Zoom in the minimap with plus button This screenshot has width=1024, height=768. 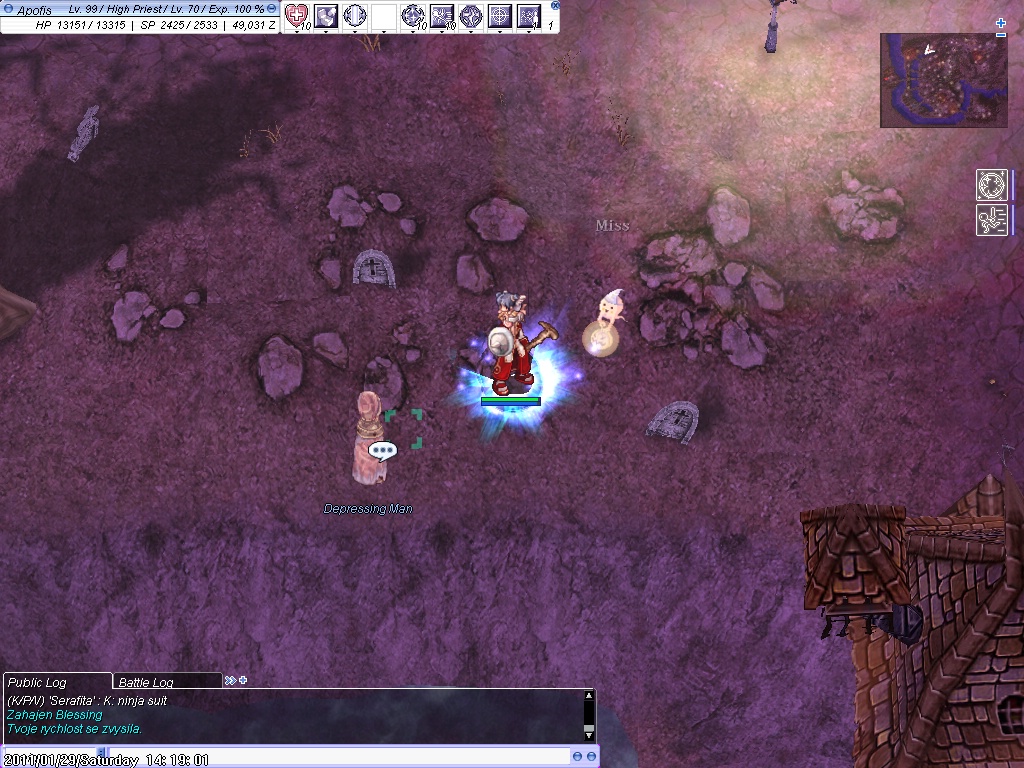tap(1001, 22)
